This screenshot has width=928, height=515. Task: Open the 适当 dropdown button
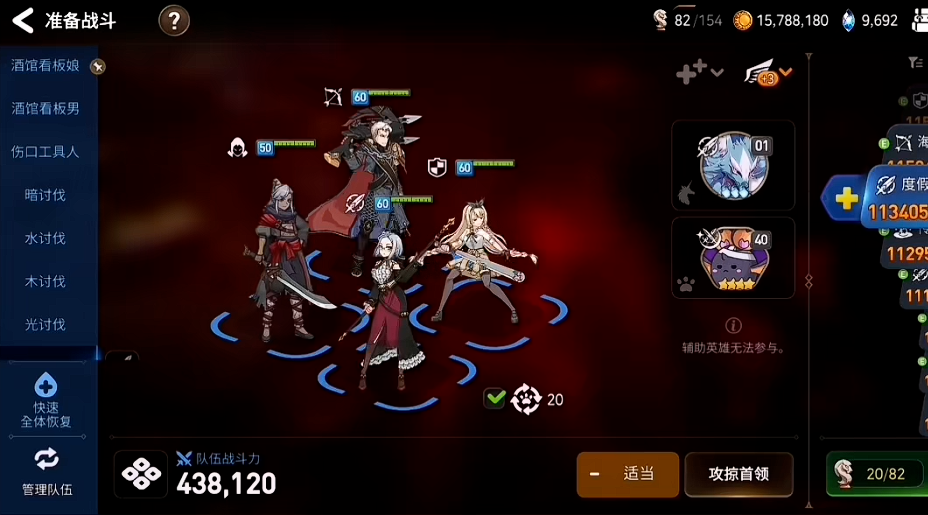pos(627,474)
